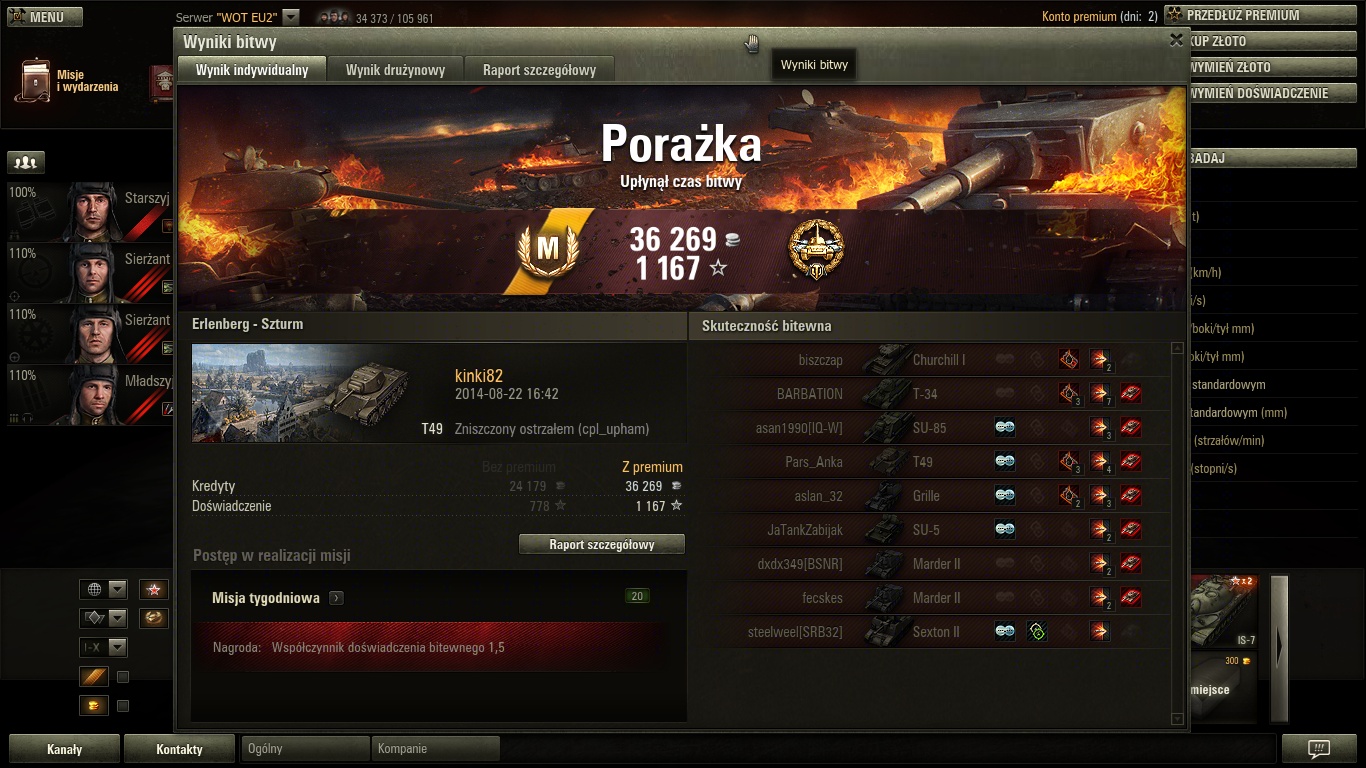This screenshot has width=1366, height=768.
Task: Select the Wynik indywidualny tab
Action: click(252, 70)
